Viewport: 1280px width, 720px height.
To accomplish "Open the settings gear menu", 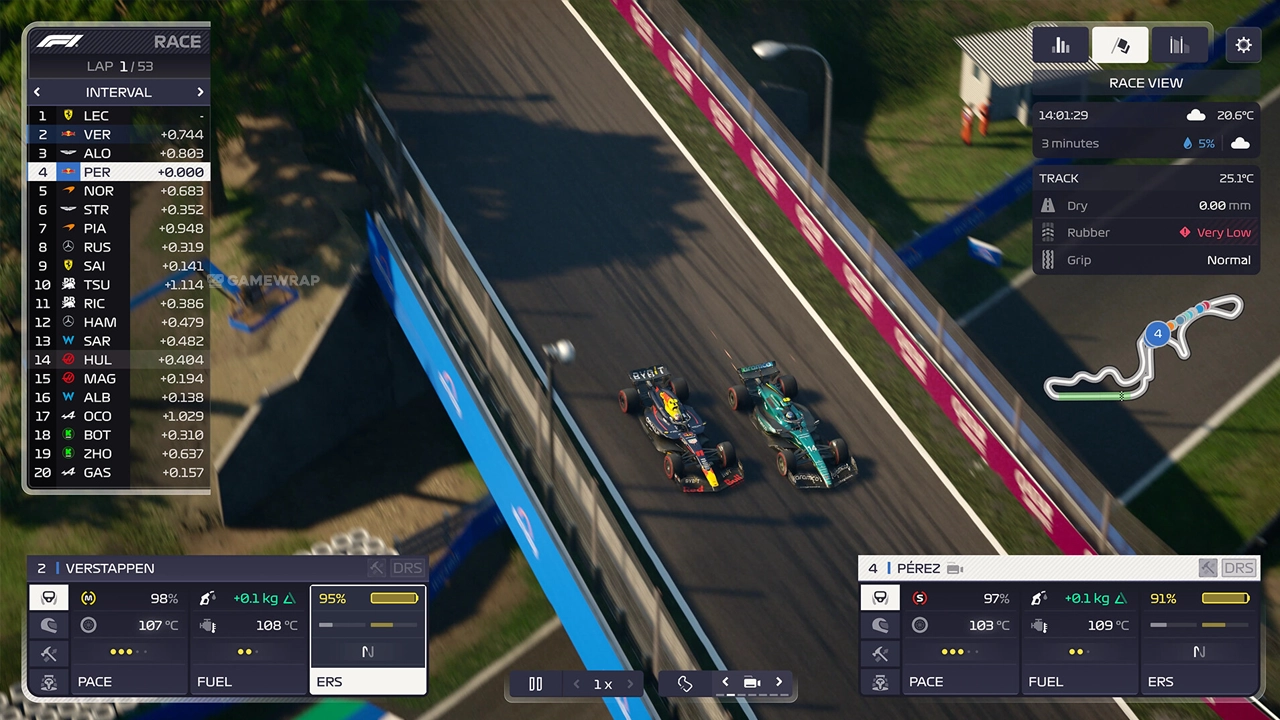I will click(1243, 45).
